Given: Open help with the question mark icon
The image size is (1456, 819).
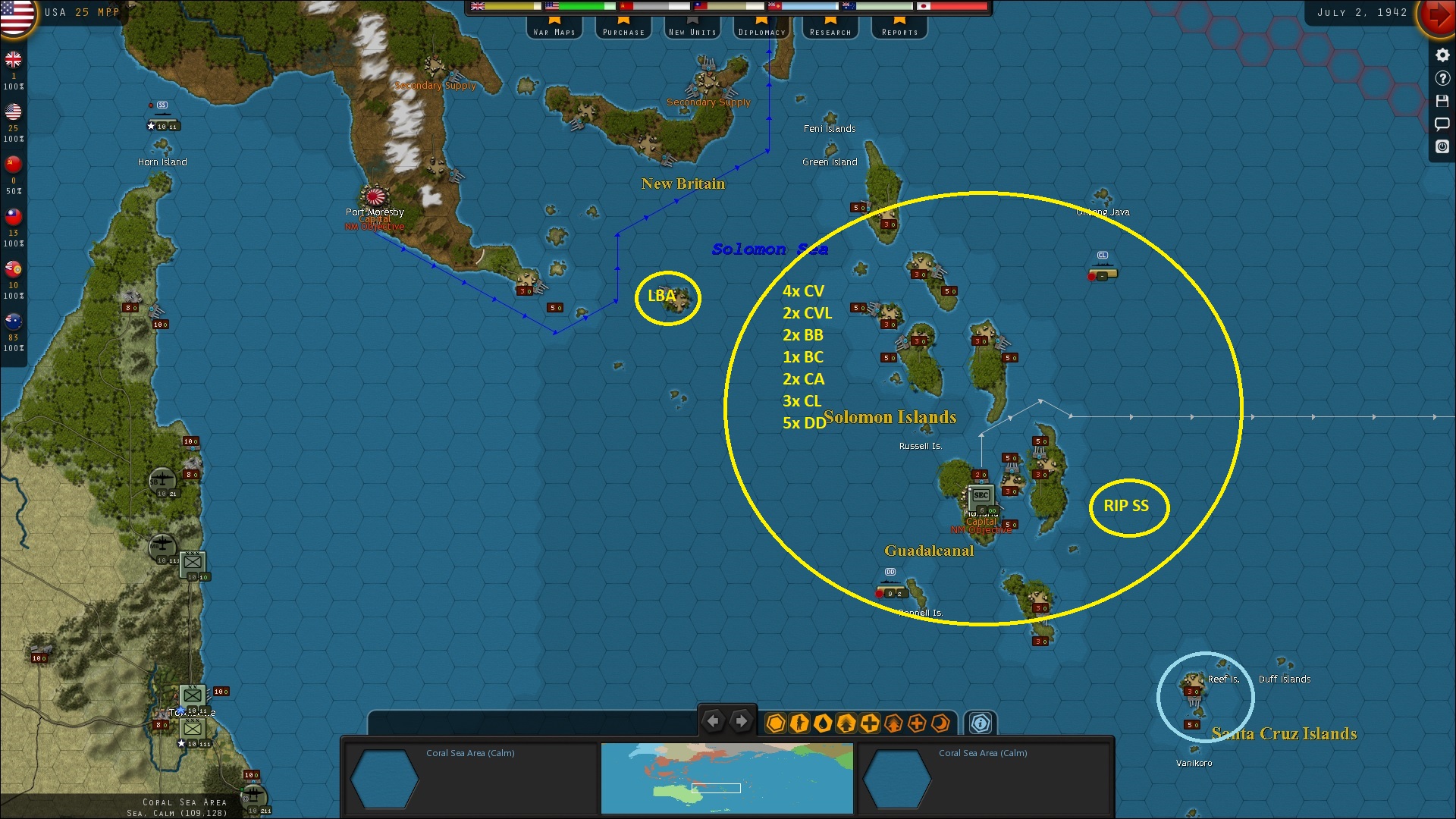Looking at the screenshot, I should click(x=1442, y=77).
